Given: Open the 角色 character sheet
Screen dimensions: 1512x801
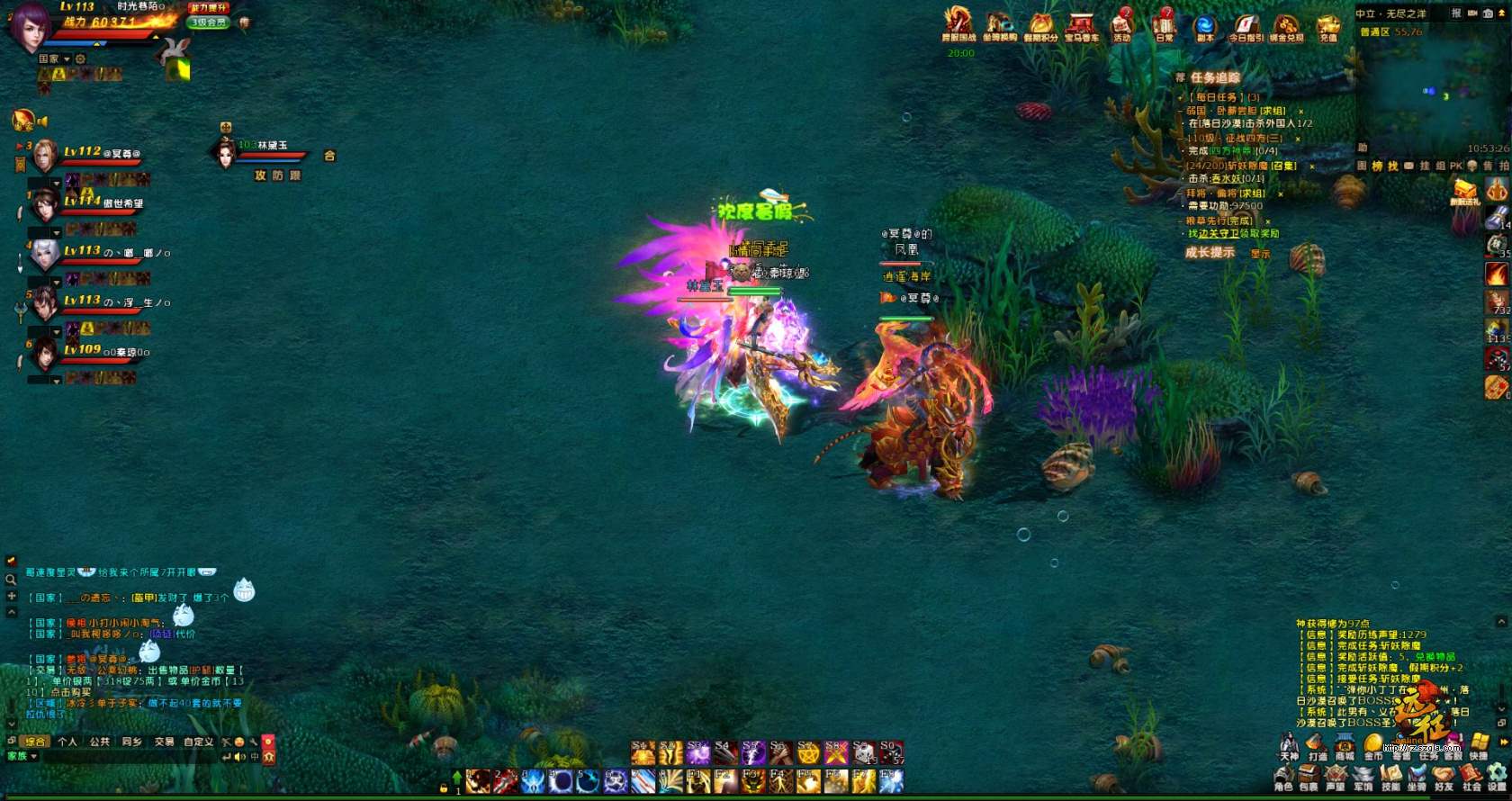Looking at the screenshot, I should (1283, 778).
